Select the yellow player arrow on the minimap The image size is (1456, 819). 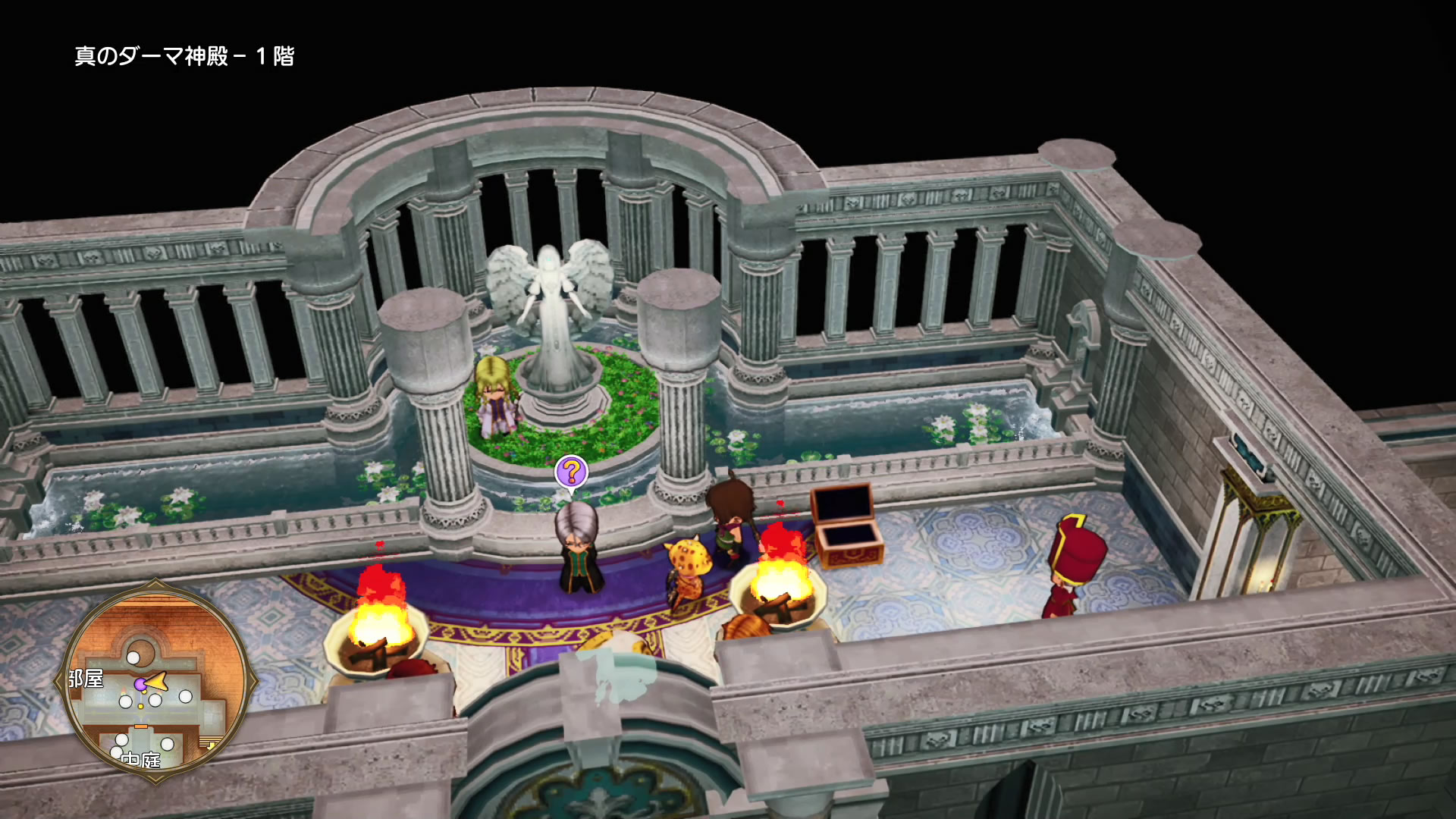(157, 682)
